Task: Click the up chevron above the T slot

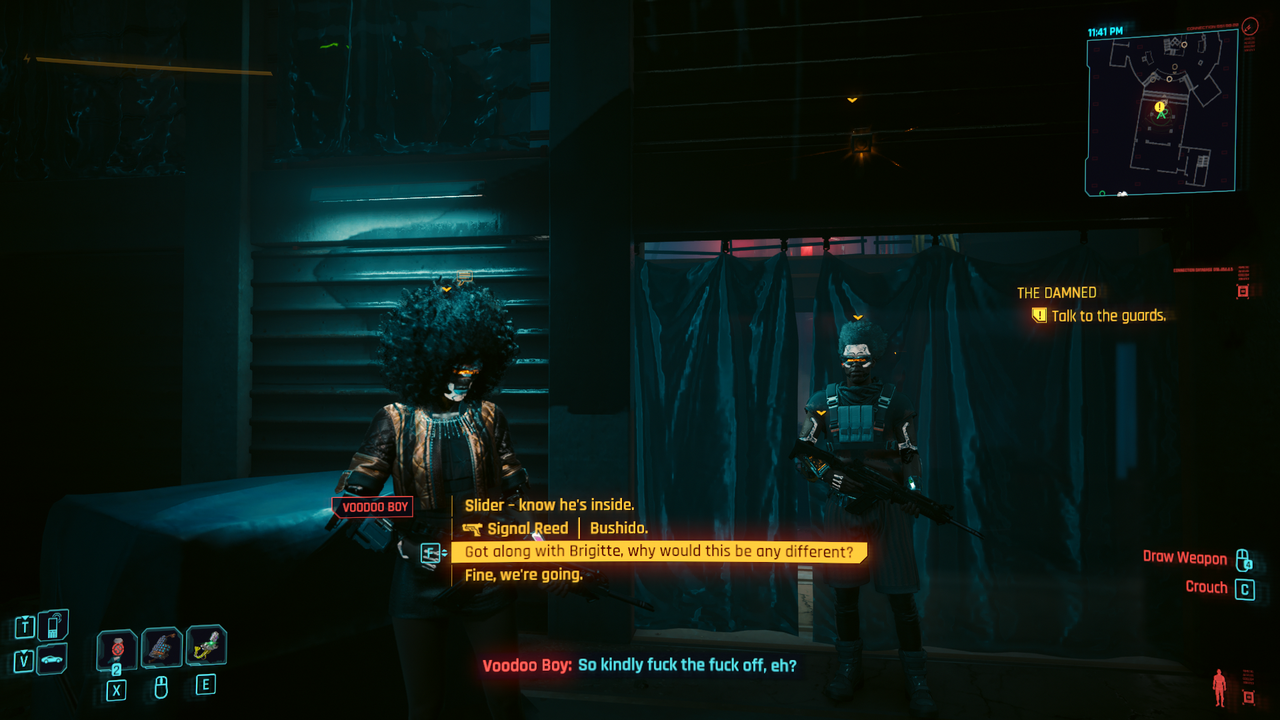Action: (25, 618)
